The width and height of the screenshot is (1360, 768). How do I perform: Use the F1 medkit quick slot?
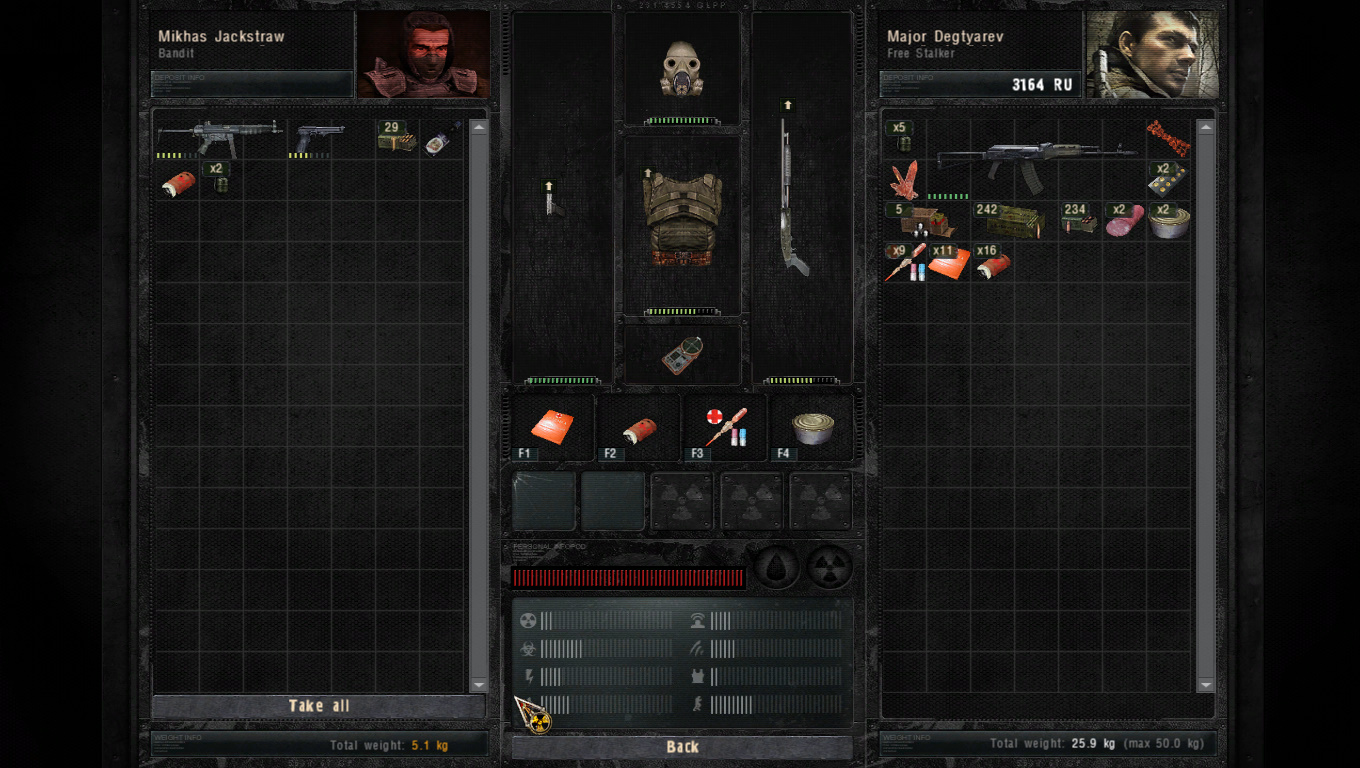552,427
